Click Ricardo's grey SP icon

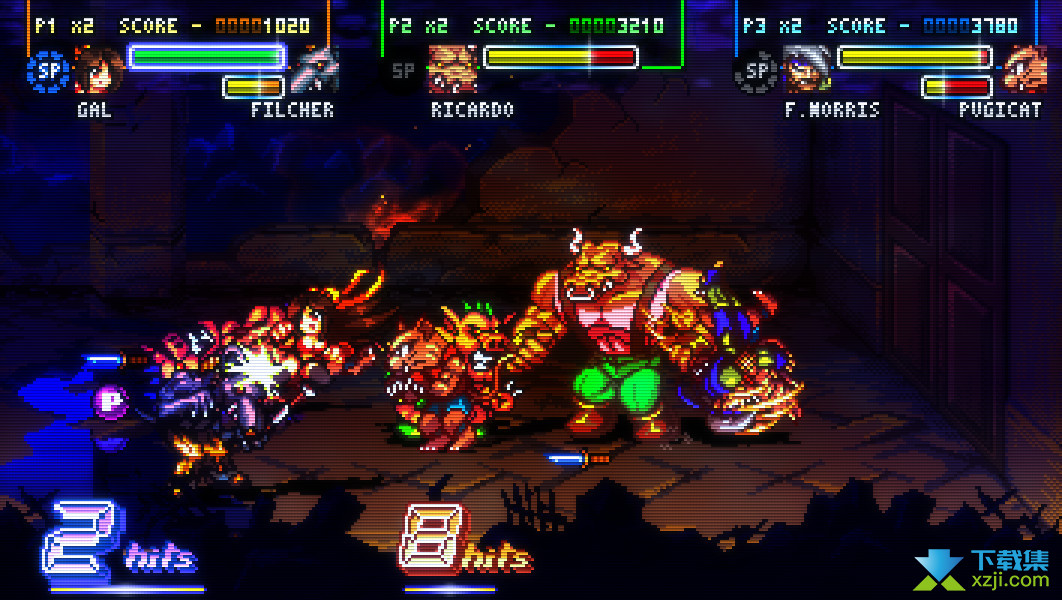403,70
